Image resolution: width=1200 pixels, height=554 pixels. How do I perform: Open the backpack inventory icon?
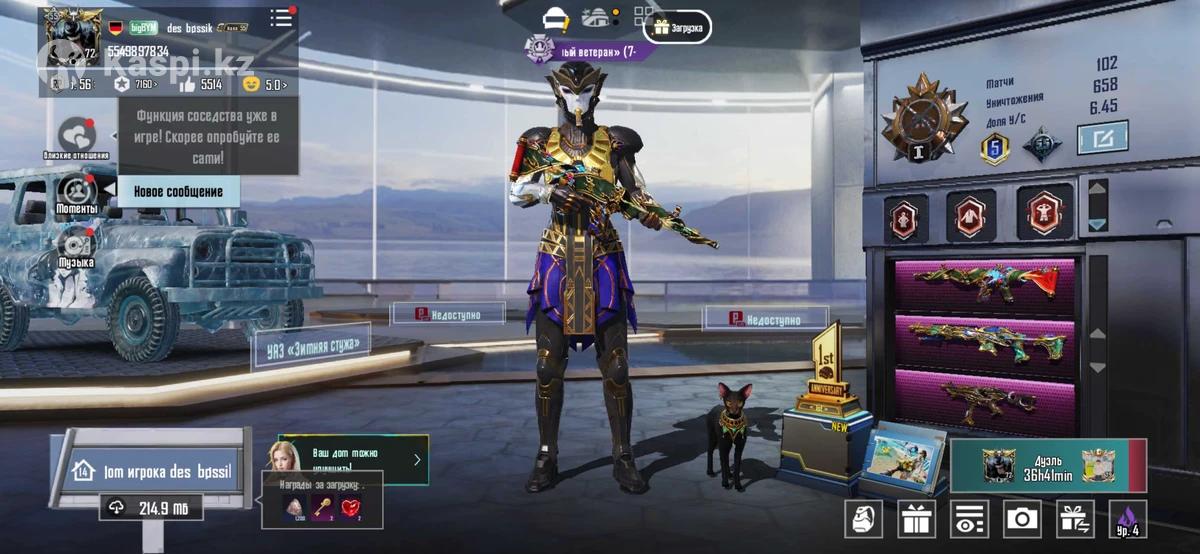click(864, 519)
